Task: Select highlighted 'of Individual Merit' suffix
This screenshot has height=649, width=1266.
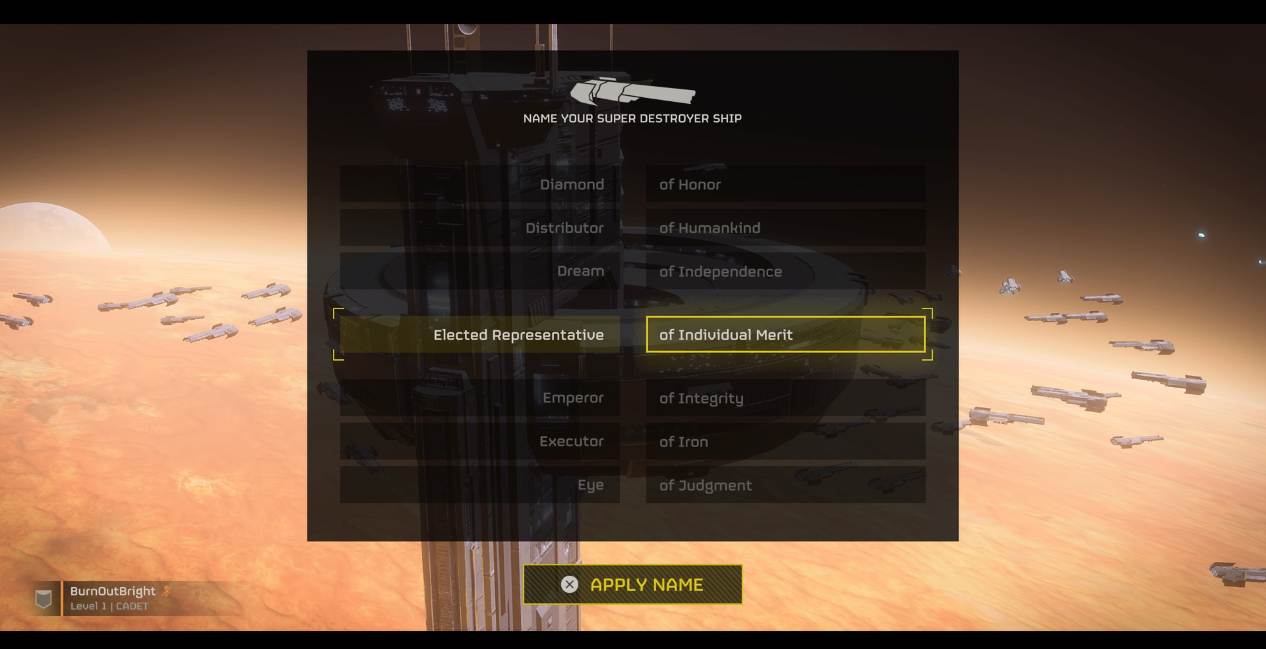Action: (785, 335)
